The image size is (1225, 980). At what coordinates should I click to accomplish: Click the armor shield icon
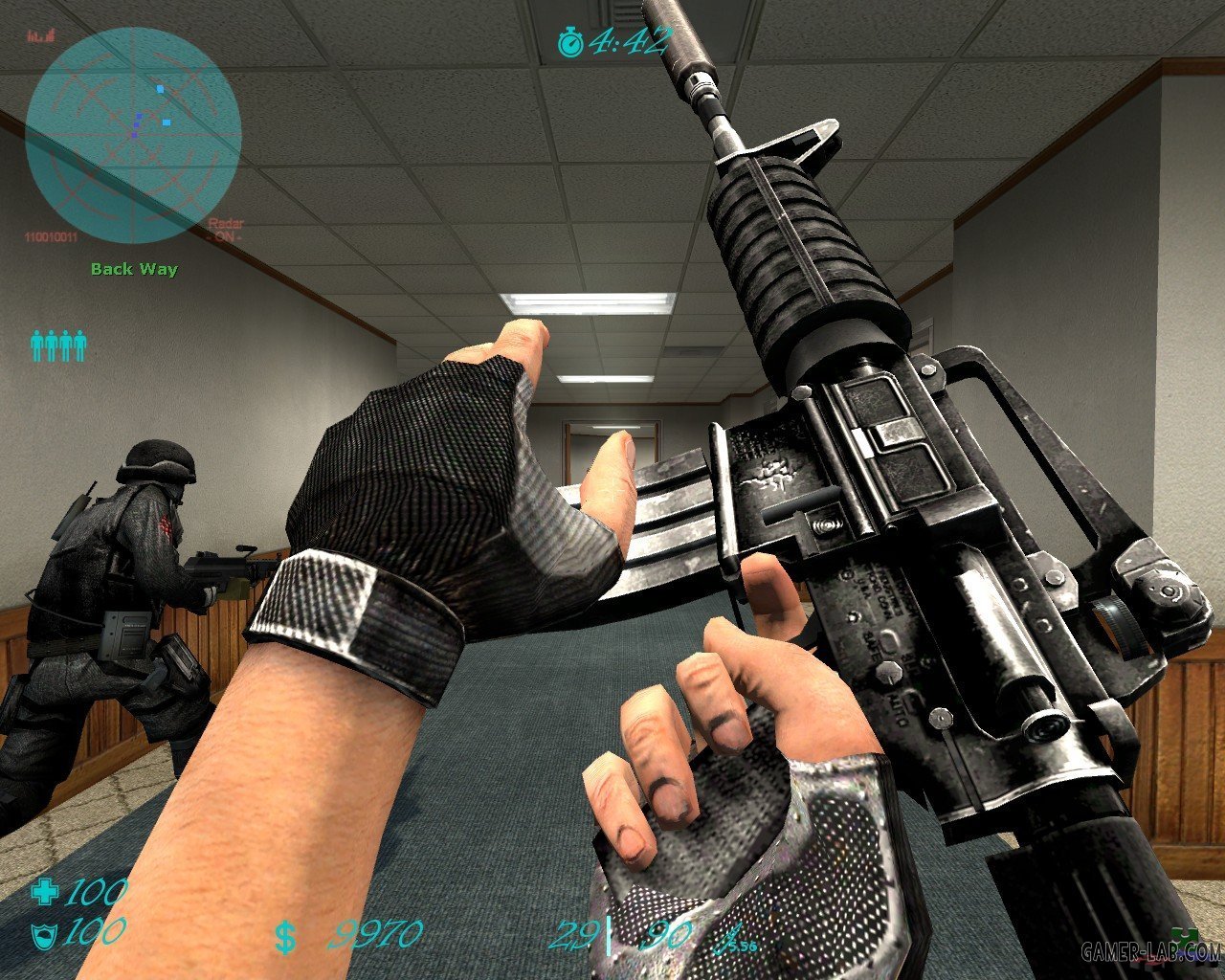[x=43, y=933]
